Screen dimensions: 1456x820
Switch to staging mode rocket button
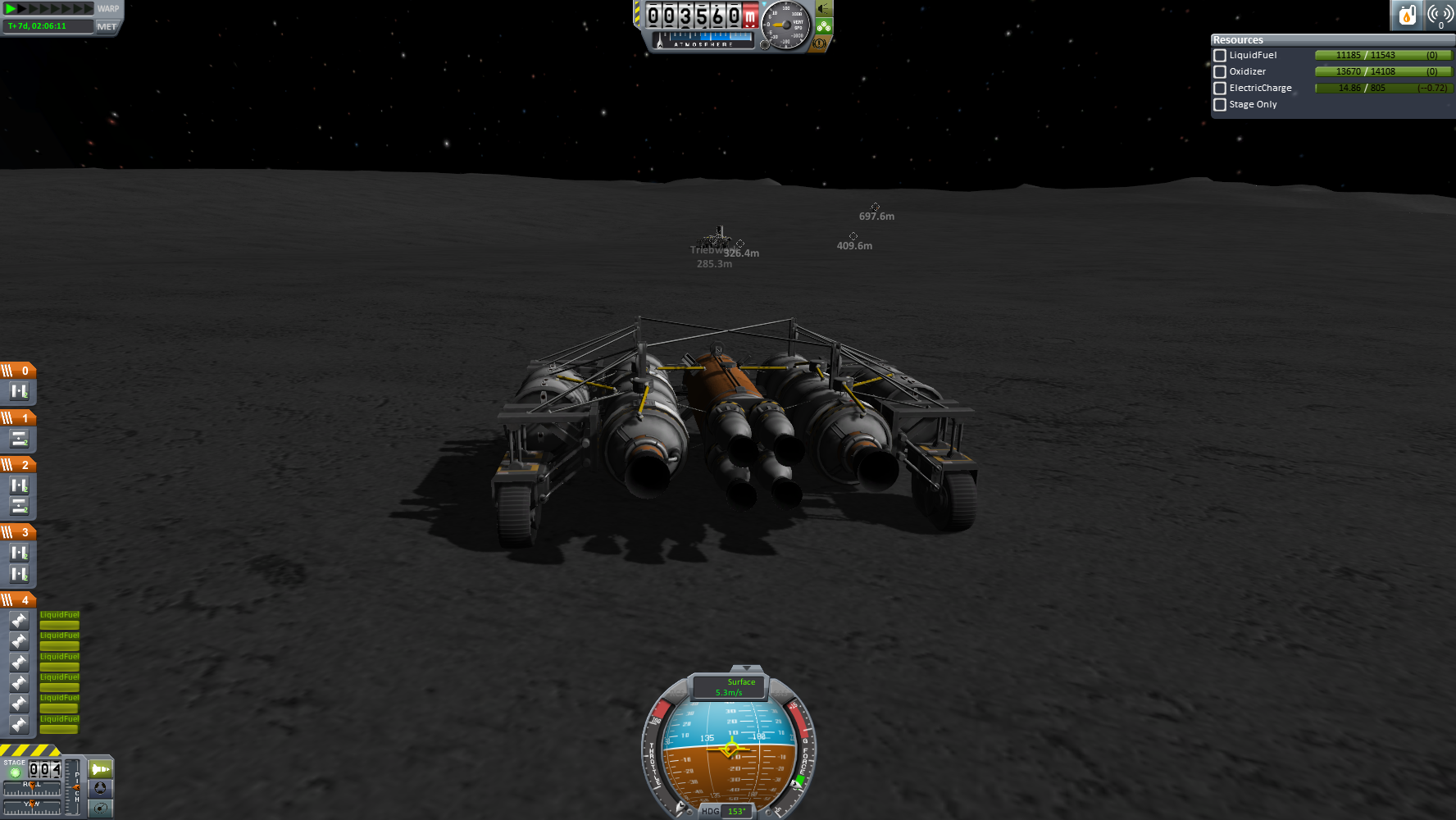click(x=100, y=769)
